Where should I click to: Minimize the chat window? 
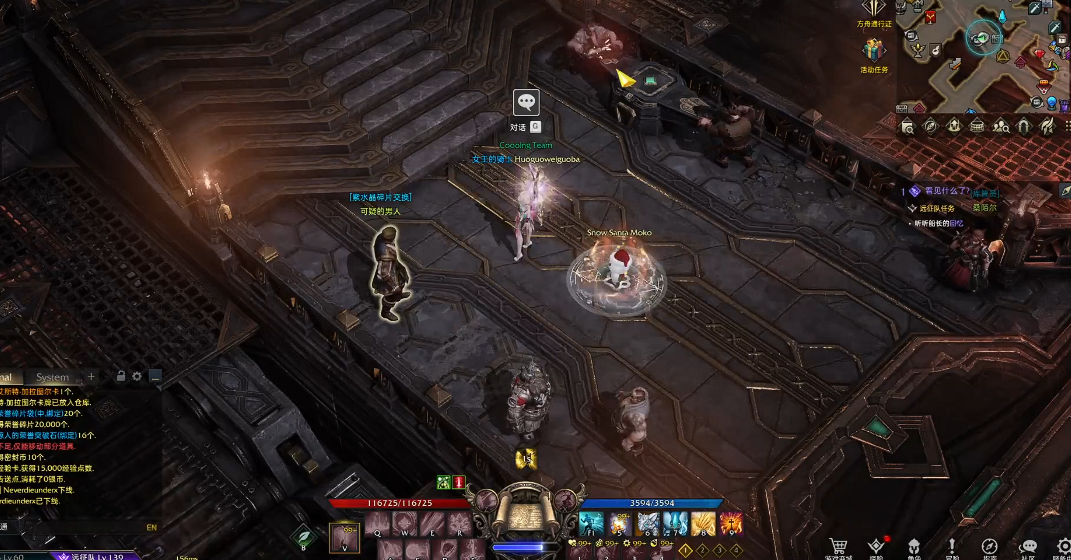point(155,376)
